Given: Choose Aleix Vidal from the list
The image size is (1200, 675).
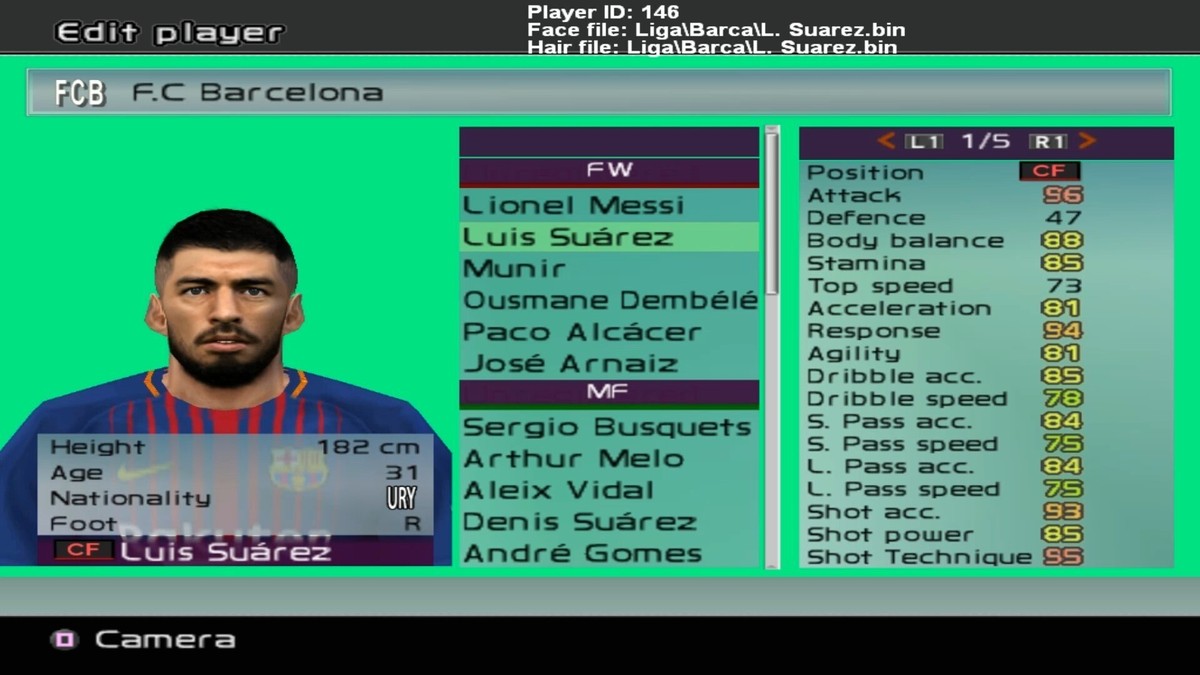Looking at the screenshot, I should click(x=558, y=491).
